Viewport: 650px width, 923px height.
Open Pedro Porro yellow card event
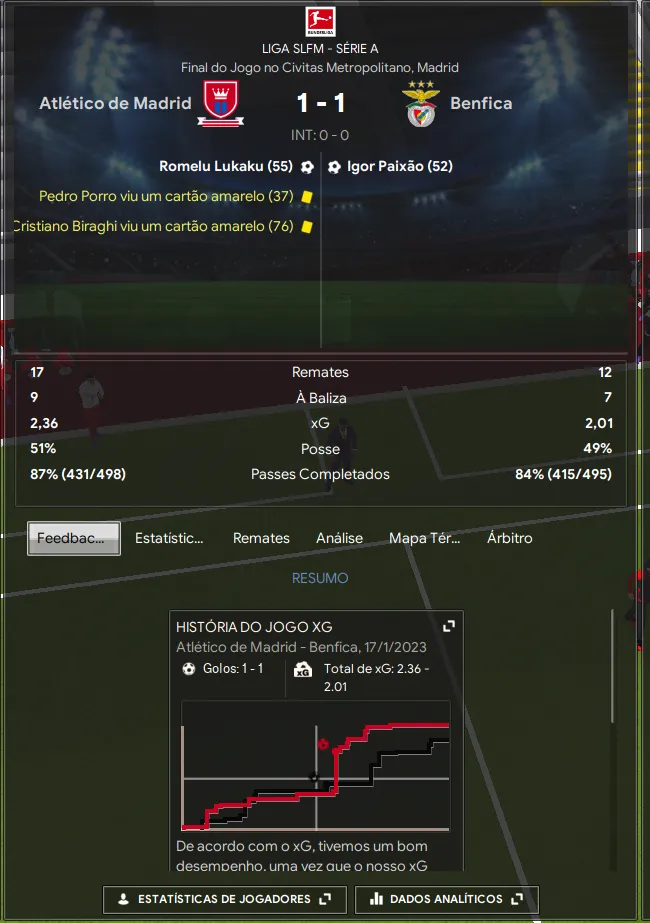coord(166,197)
